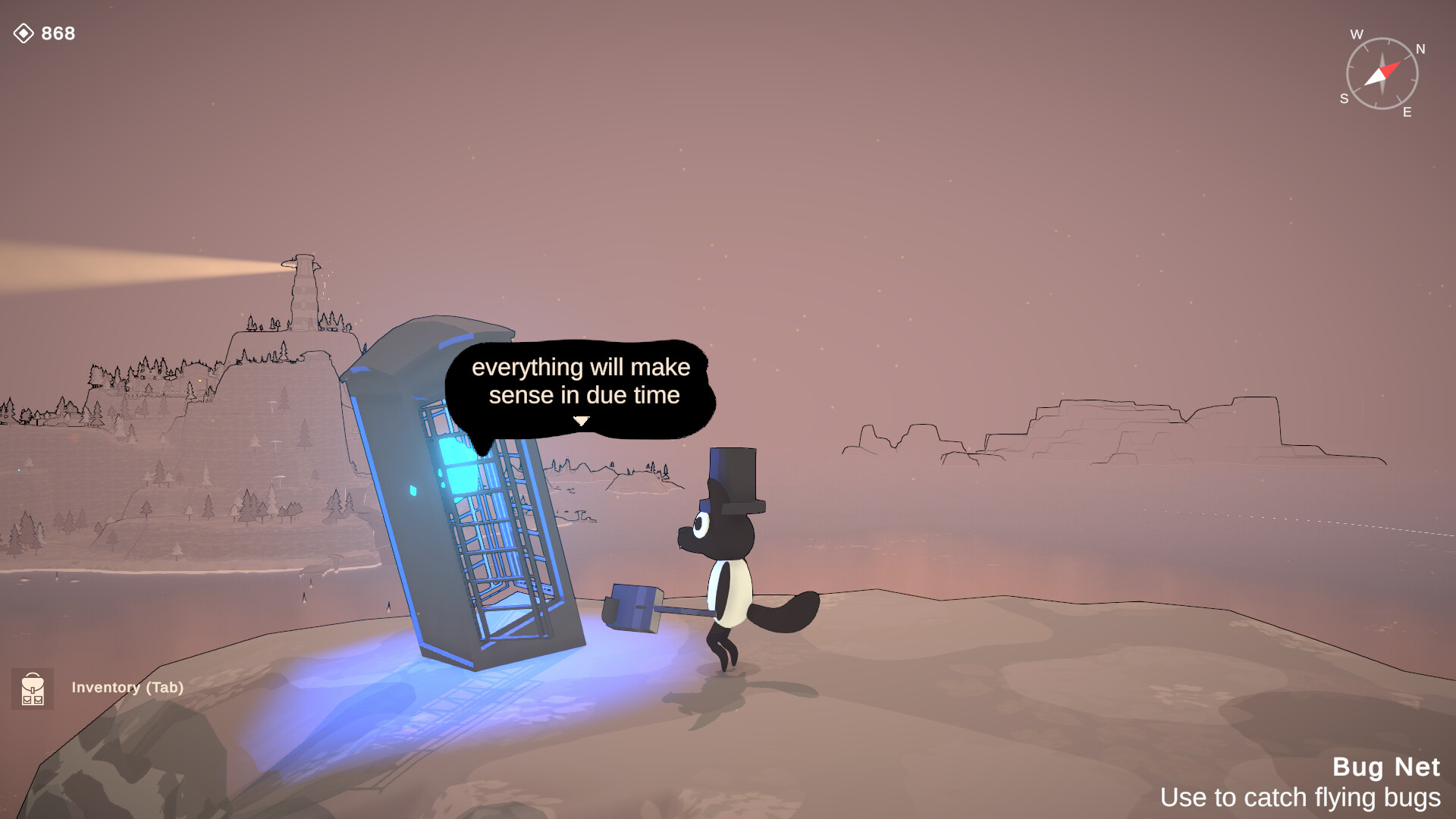This screenshot has width=1456, height=819.
Task: Click the 'S' marker on the compass
Action: [1345, 98]
